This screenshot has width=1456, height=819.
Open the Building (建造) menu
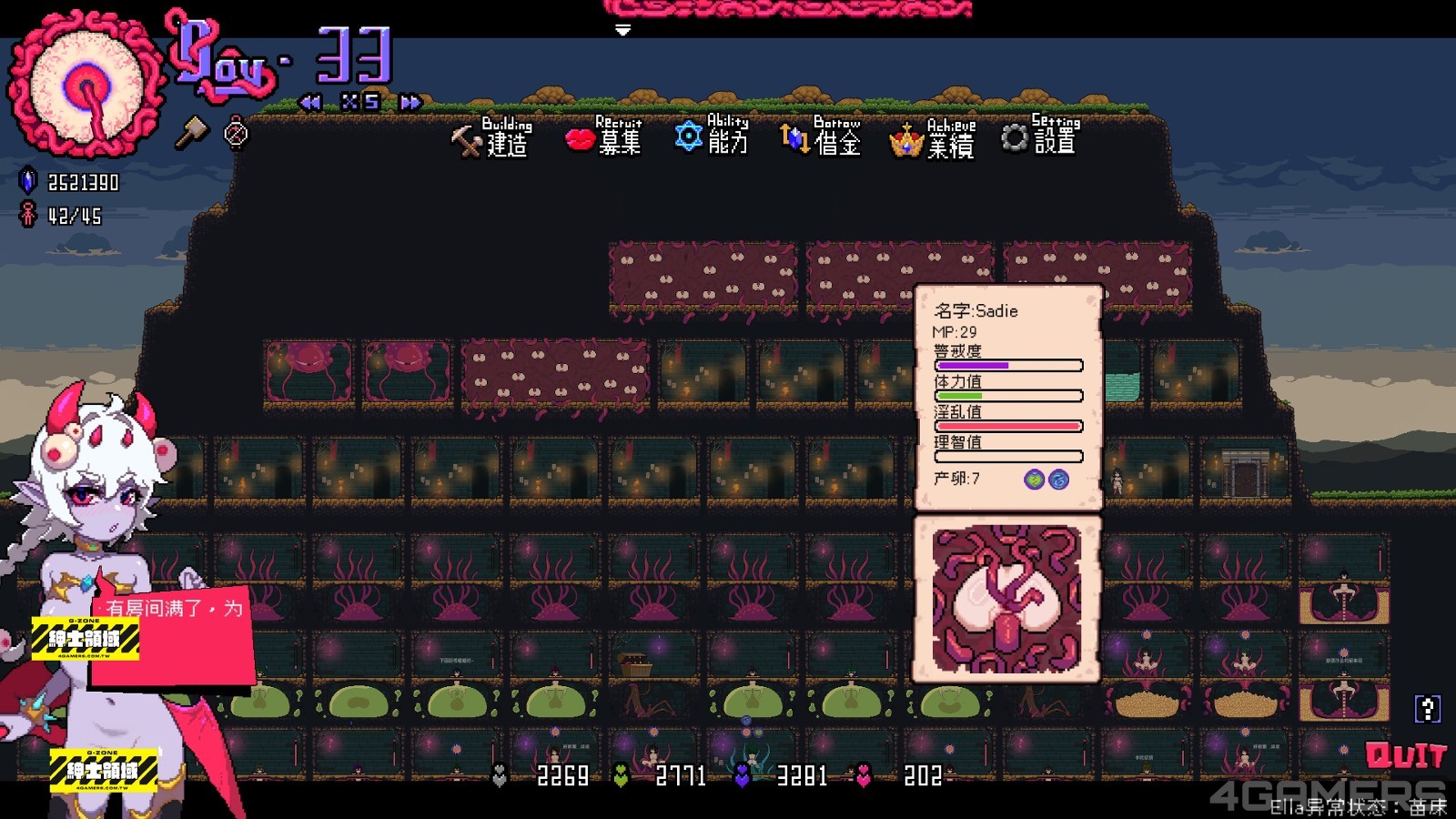tap(491, 138)
